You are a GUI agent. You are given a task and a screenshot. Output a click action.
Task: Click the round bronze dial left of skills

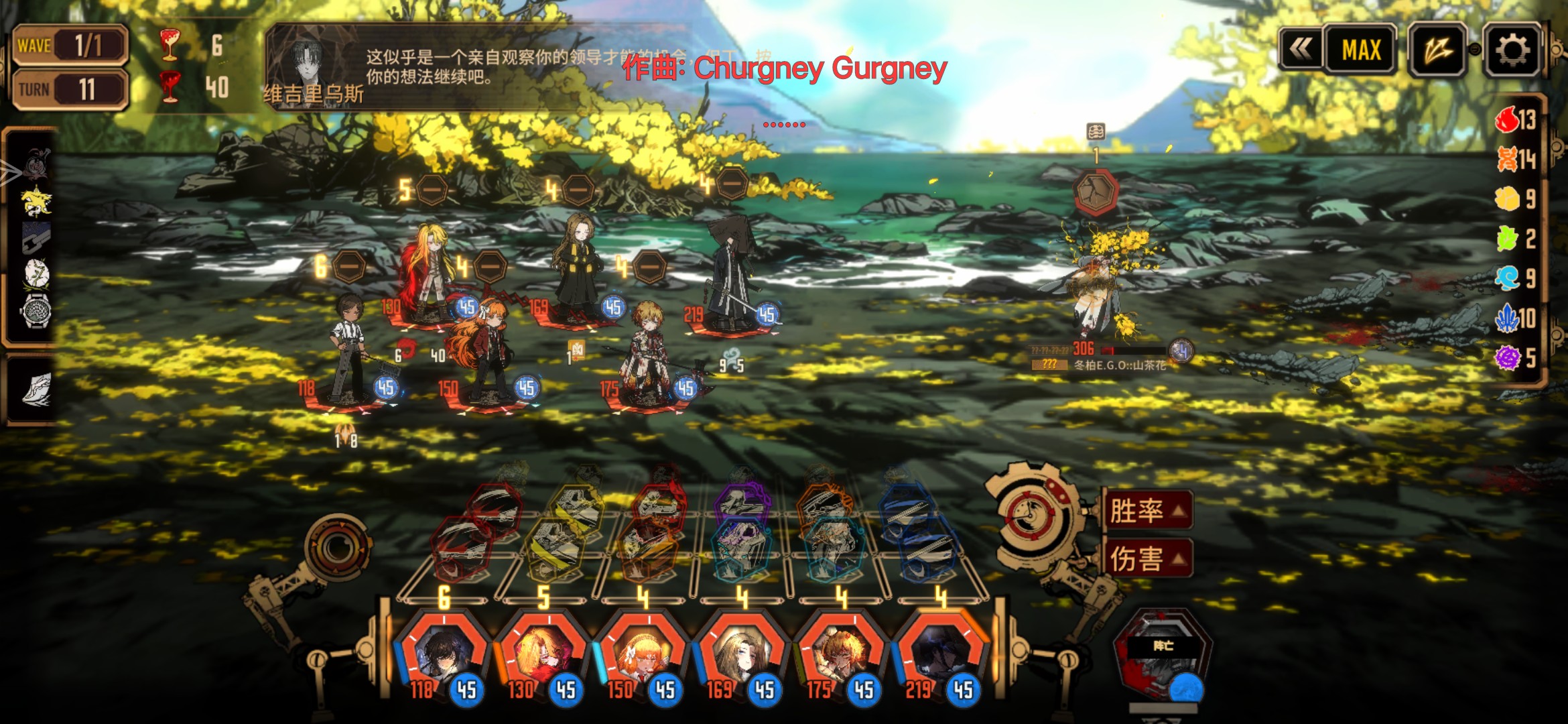pyautogui.click(x=338, y=548)
